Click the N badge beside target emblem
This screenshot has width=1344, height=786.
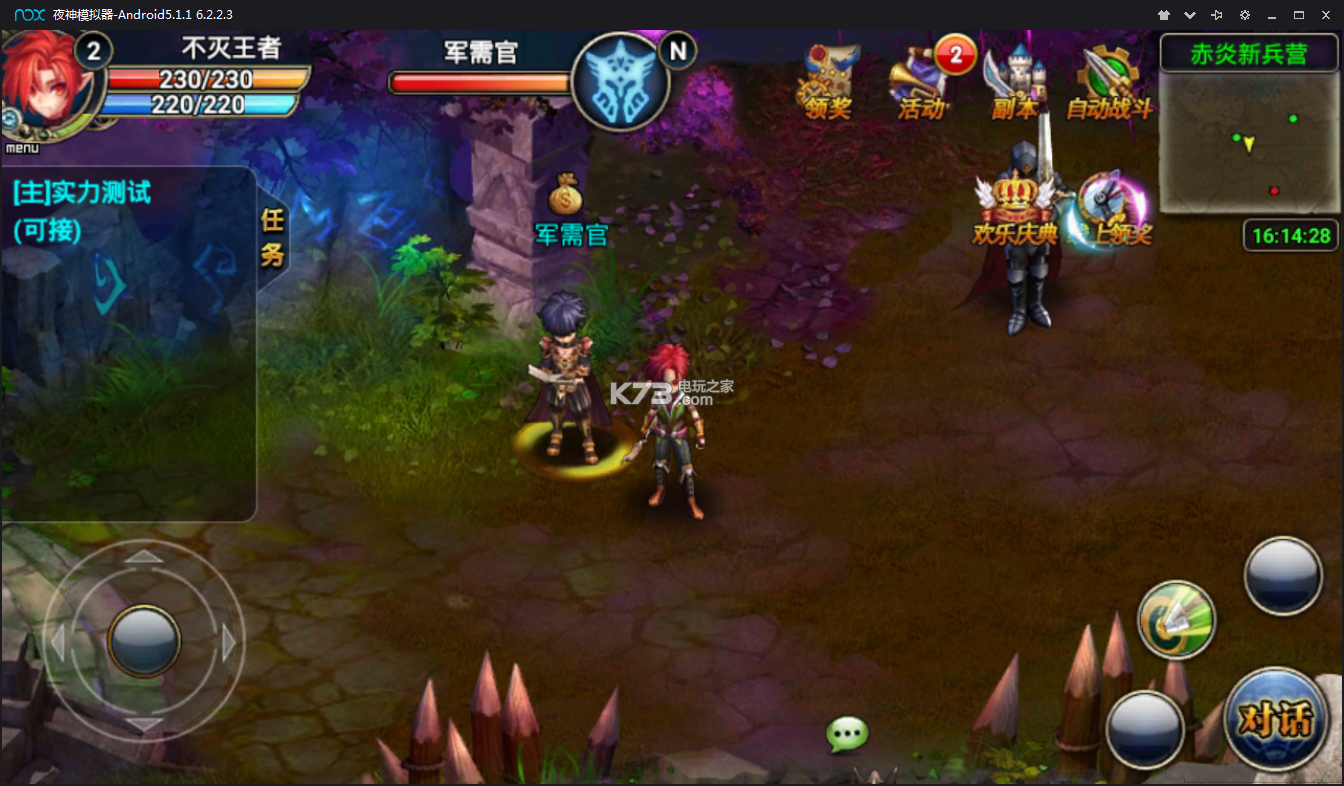click(x=679, y=50)
